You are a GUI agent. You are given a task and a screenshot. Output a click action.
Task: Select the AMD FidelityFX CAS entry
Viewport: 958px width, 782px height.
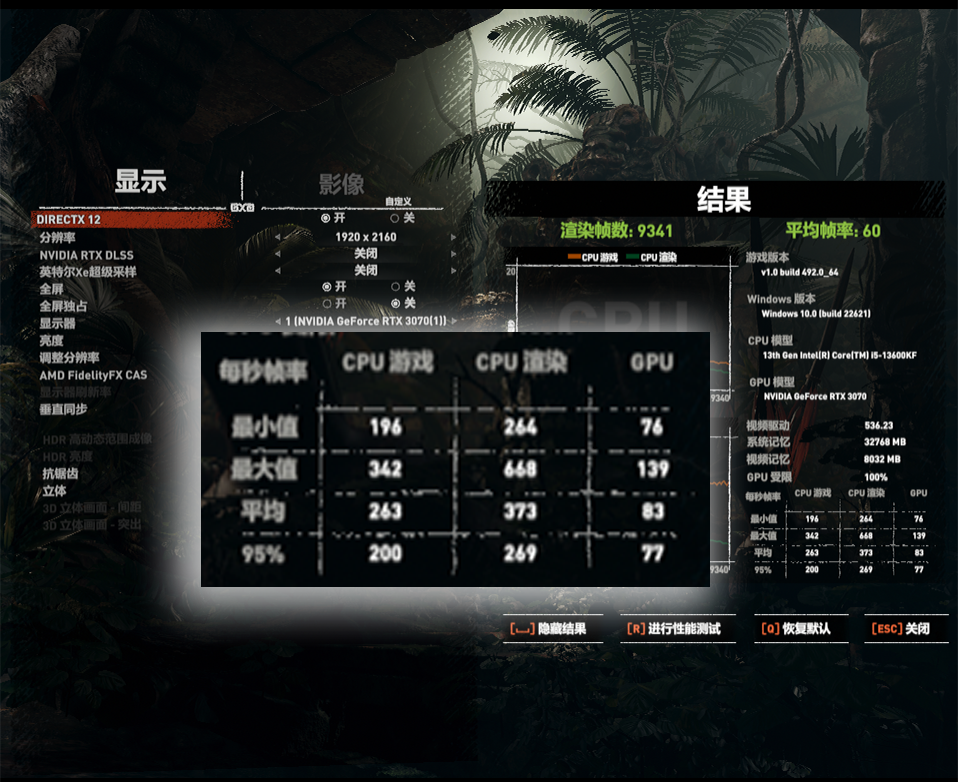click(93, 375)
